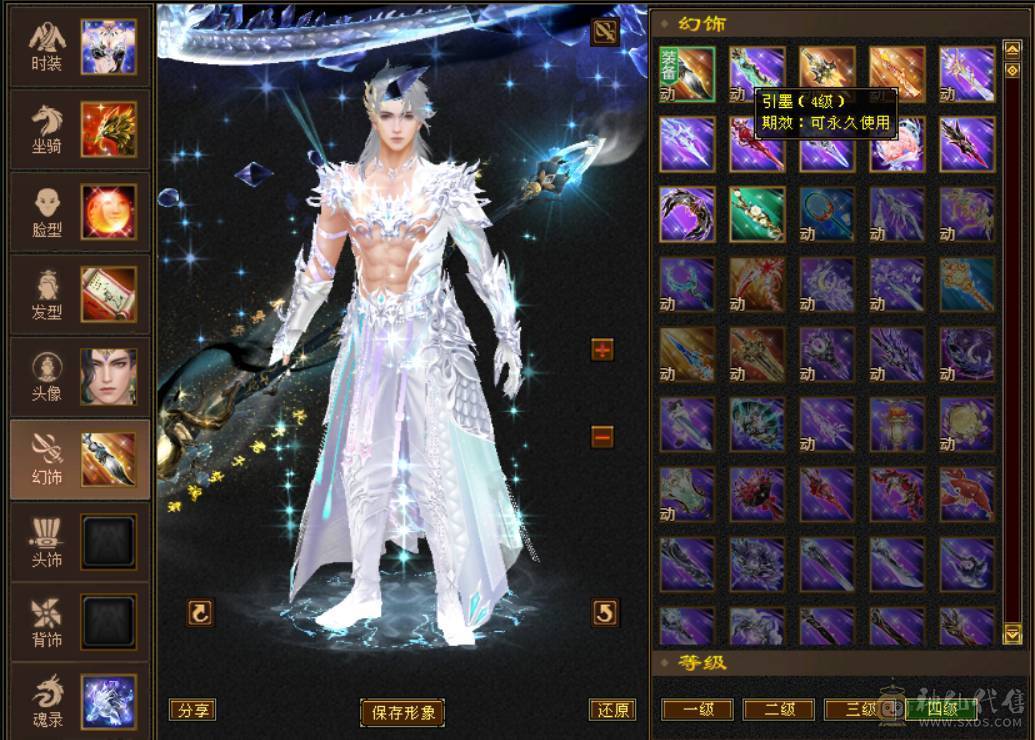The height and width of the screenshot is (740, 1035).
Task: Filter by 四级 level four
Action: coord(940,710)
